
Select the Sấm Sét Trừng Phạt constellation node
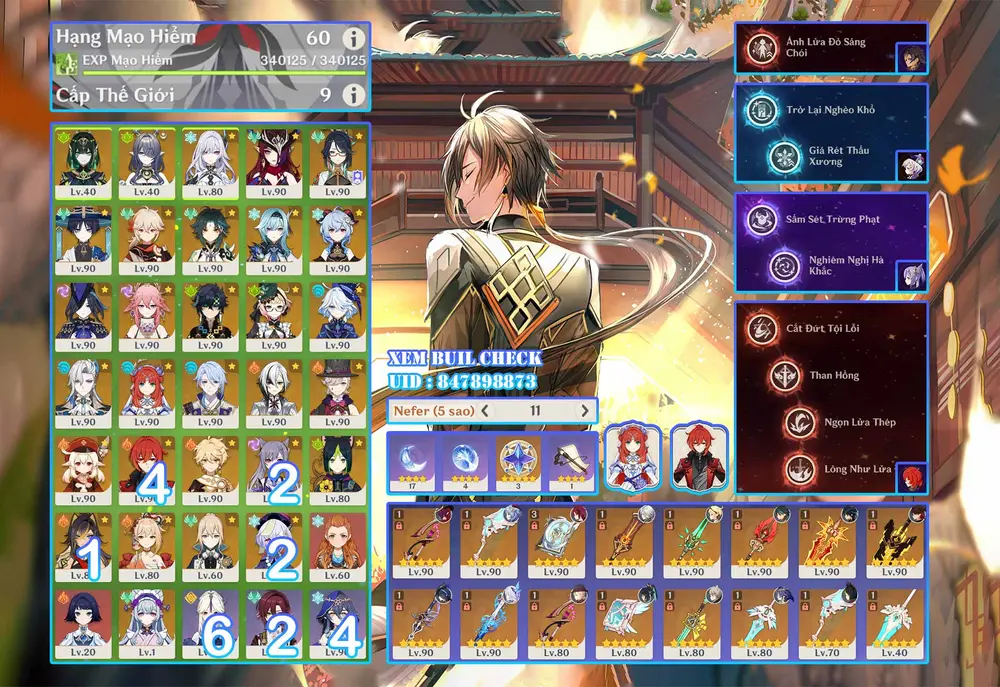[761, 219]
